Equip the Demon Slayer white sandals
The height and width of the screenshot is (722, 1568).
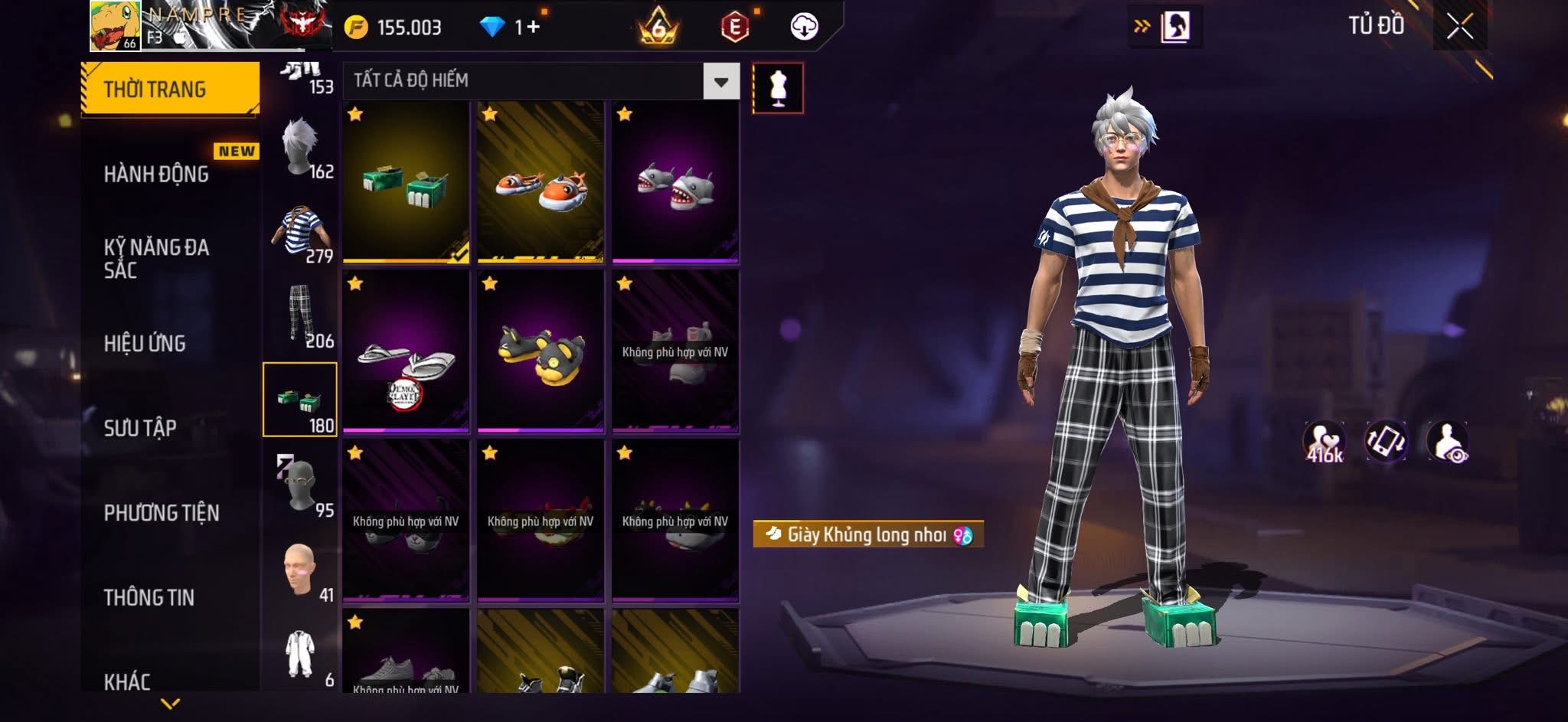pyautogui.click(x=406, y=352)
